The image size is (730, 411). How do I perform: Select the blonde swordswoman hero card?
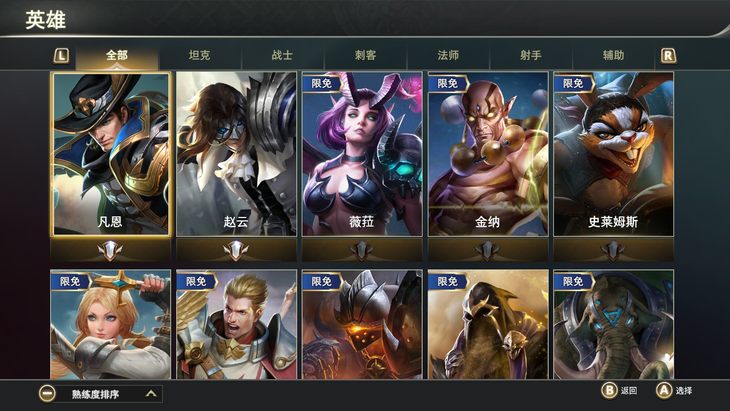click(x=111, y=324)
